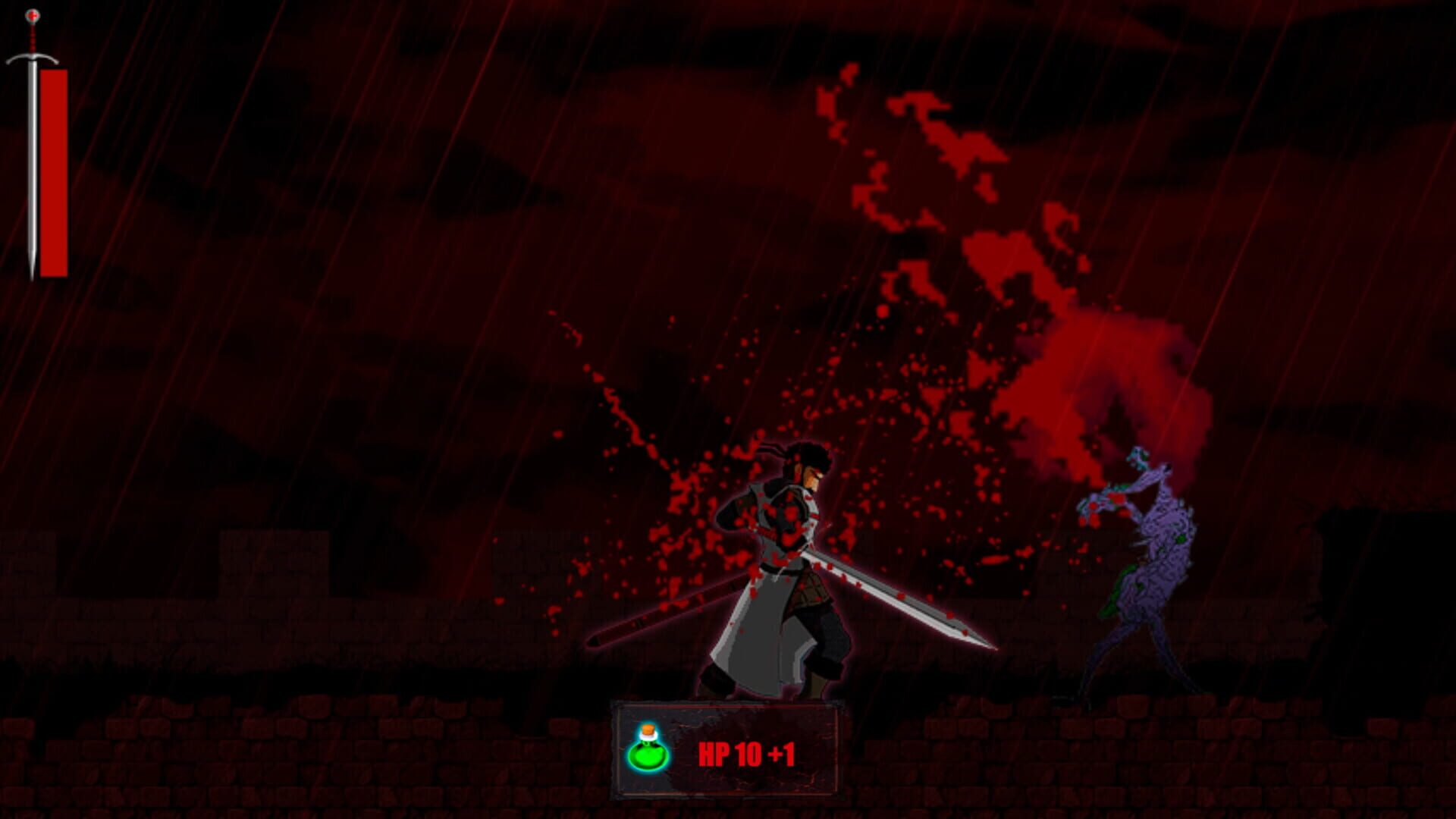Click the red health bar to toggle its display
The image size is (1456, 819).
pos(53,171)
